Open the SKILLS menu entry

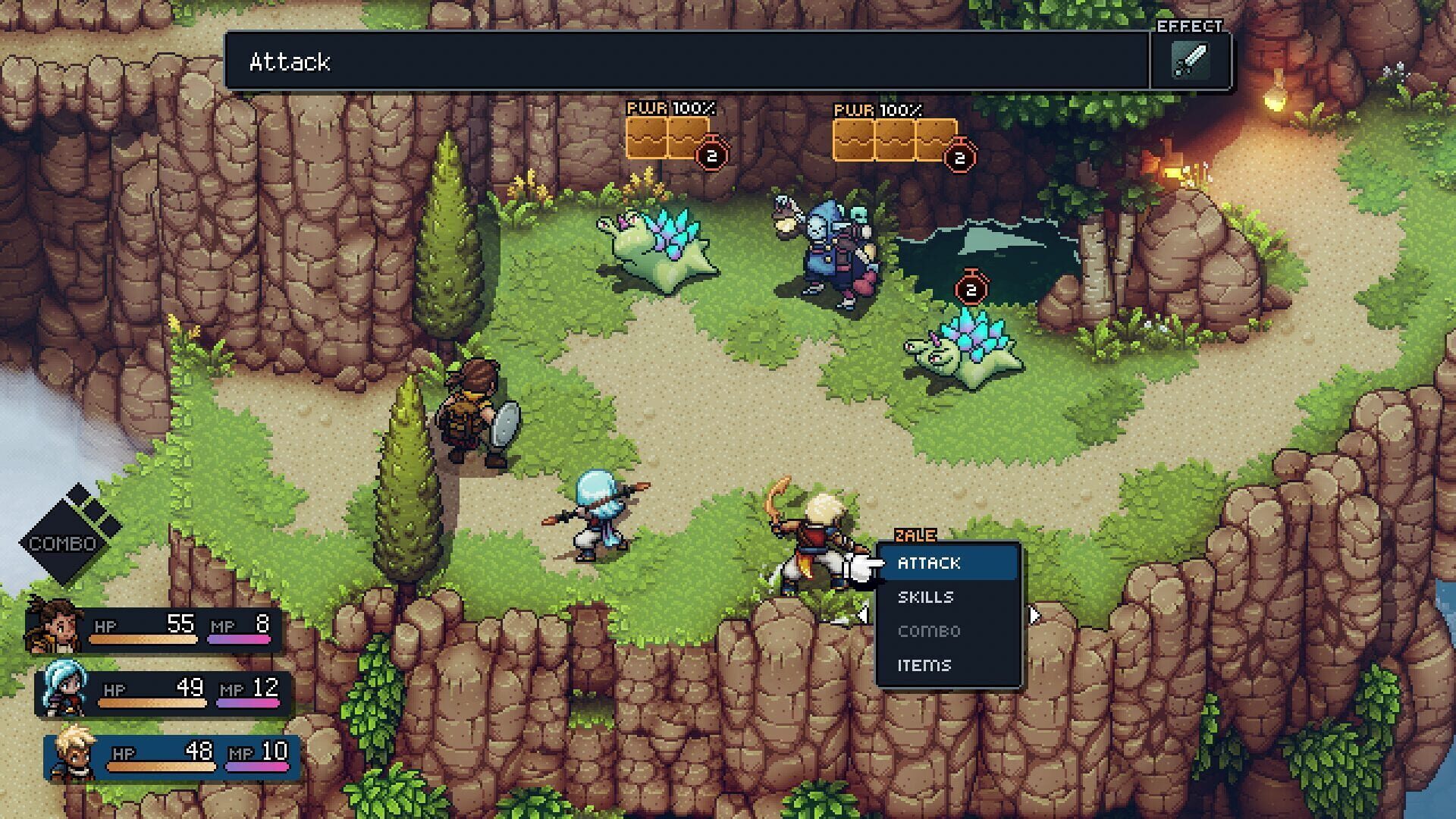[x=927, y=597]
